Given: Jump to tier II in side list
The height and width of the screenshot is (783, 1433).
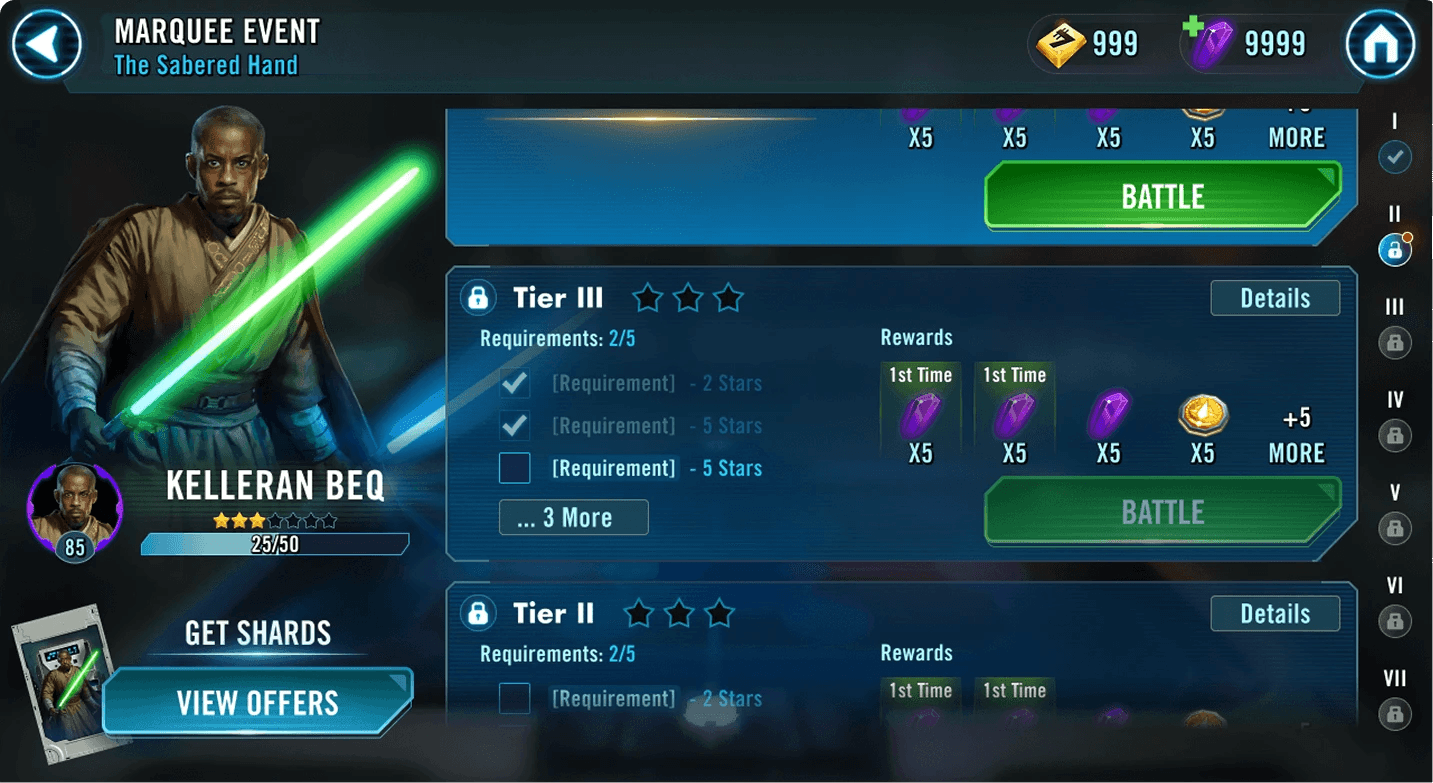Looking at the screenshot, I should coord(1395,250).
